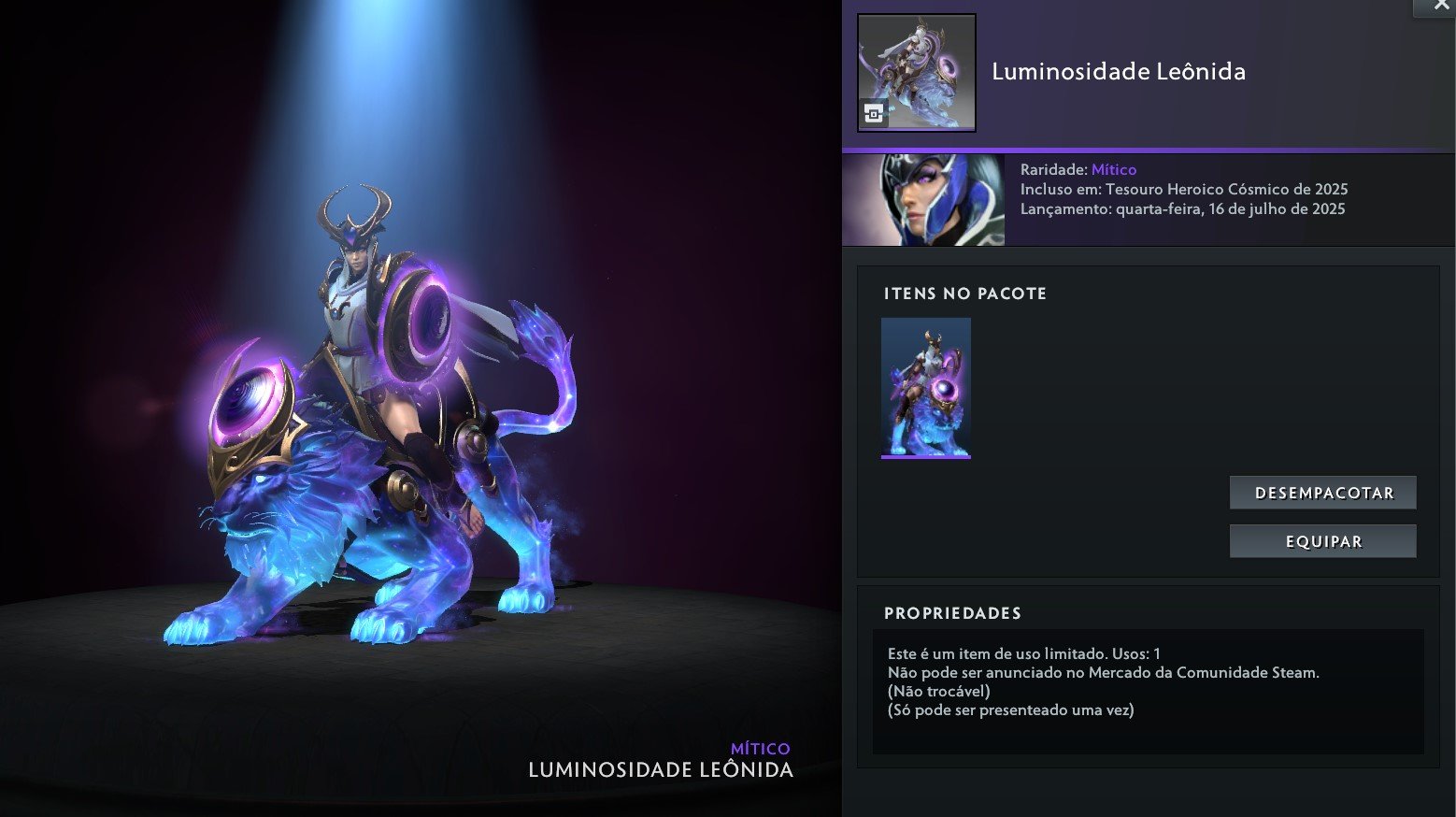Click the Luna hero portrait
1456x817 pixels.
coord(923,200)
